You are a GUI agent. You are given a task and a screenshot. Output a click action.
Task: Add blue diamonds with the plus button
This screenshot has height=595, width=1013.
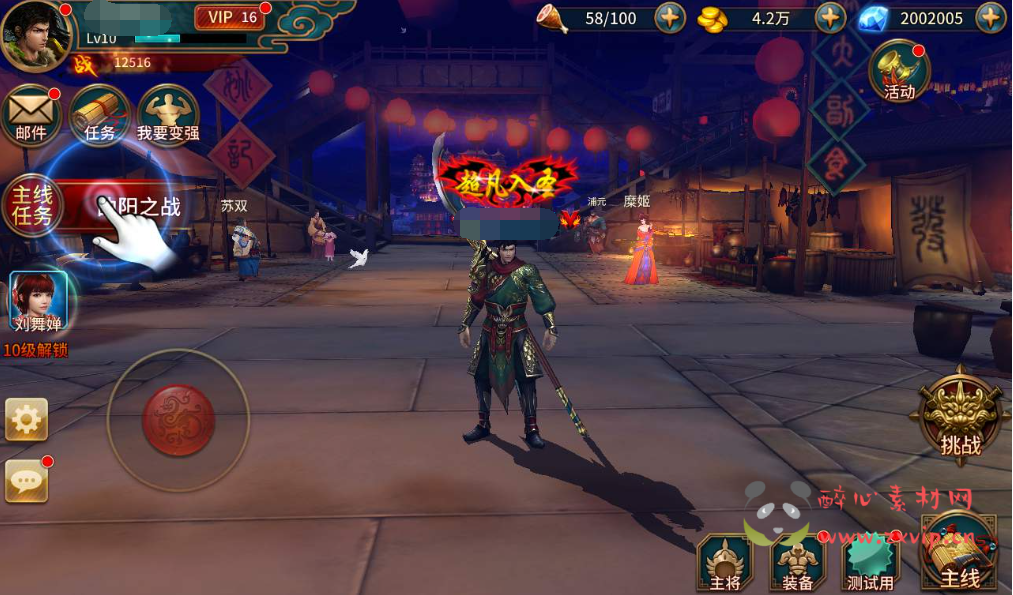coord(990,17)
